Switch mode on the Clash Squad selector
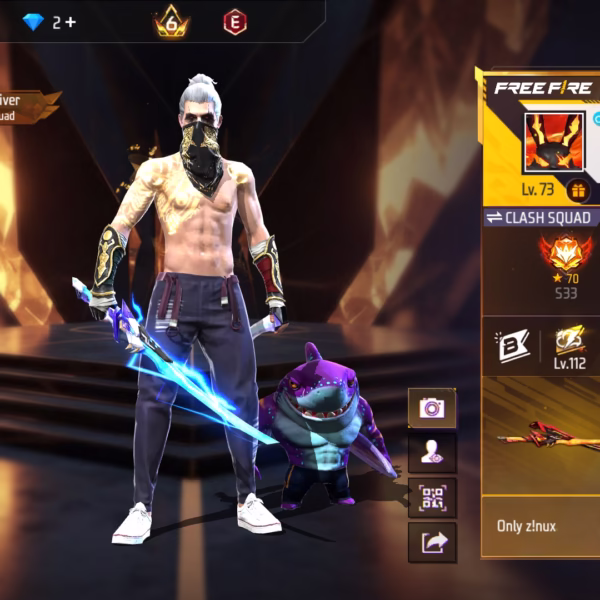The image size is (600, 600). click(x=541, y=218)
